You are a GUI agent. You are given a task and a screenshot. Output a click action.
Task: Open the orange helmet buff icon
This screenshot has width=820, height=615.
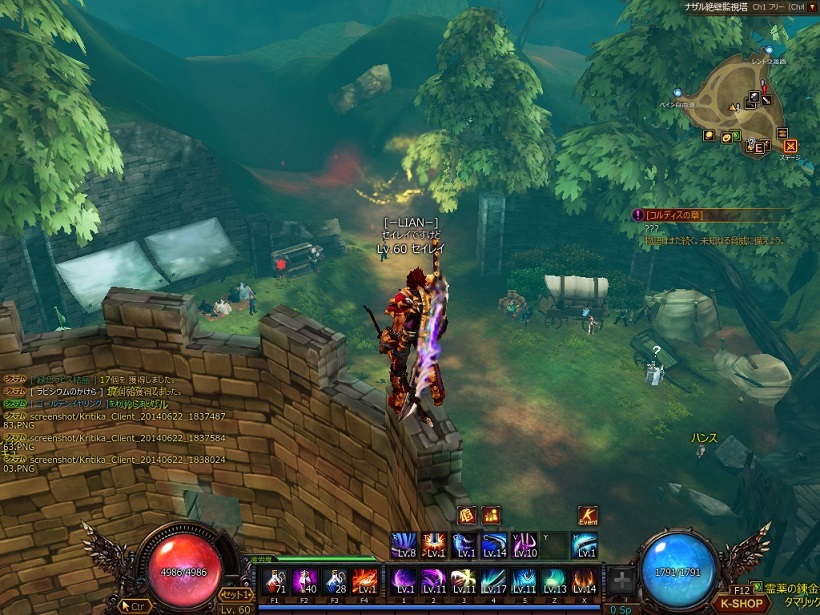467,515
